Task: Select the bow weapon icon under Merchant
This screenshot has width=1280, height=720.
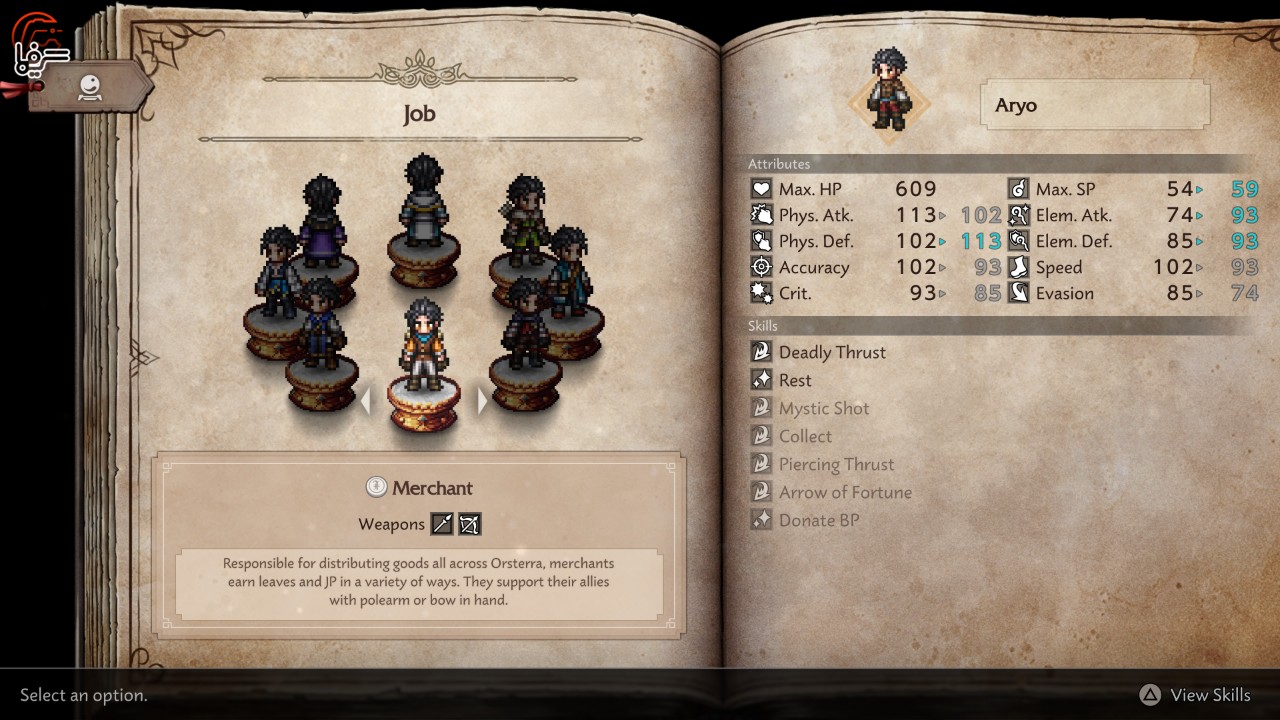Action: click(x=469, y=523)
